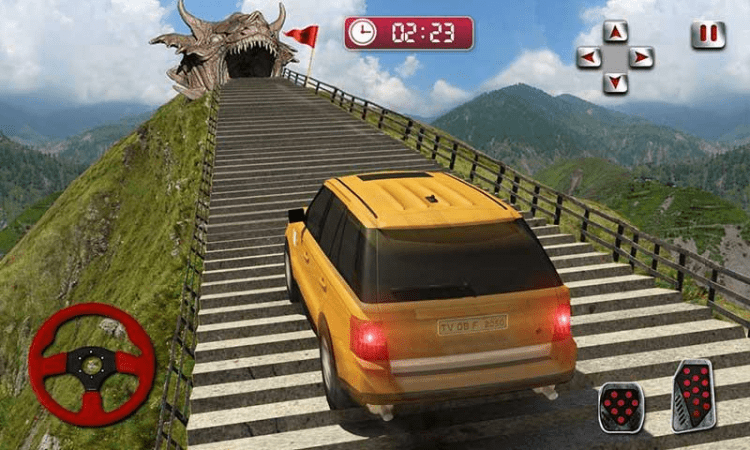The height and width of the screenshot is (450, 750).
Task: Grab the red steering wheel control
Action: 91,364
